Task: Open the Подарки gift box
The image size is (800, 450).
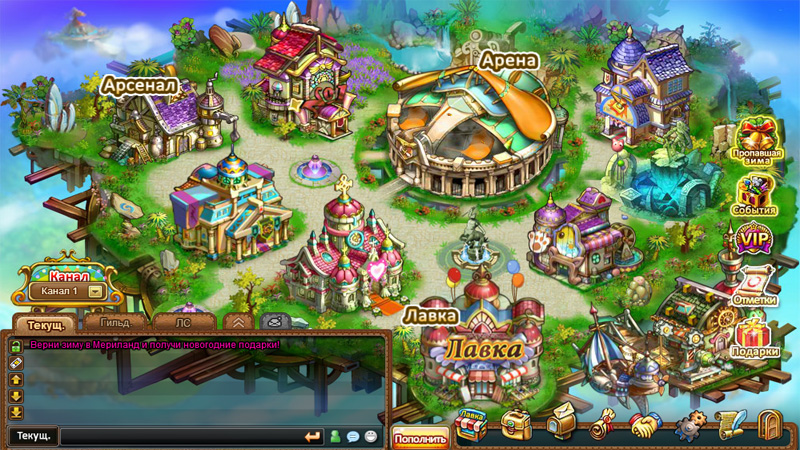Action: click(x=755, y=335)
